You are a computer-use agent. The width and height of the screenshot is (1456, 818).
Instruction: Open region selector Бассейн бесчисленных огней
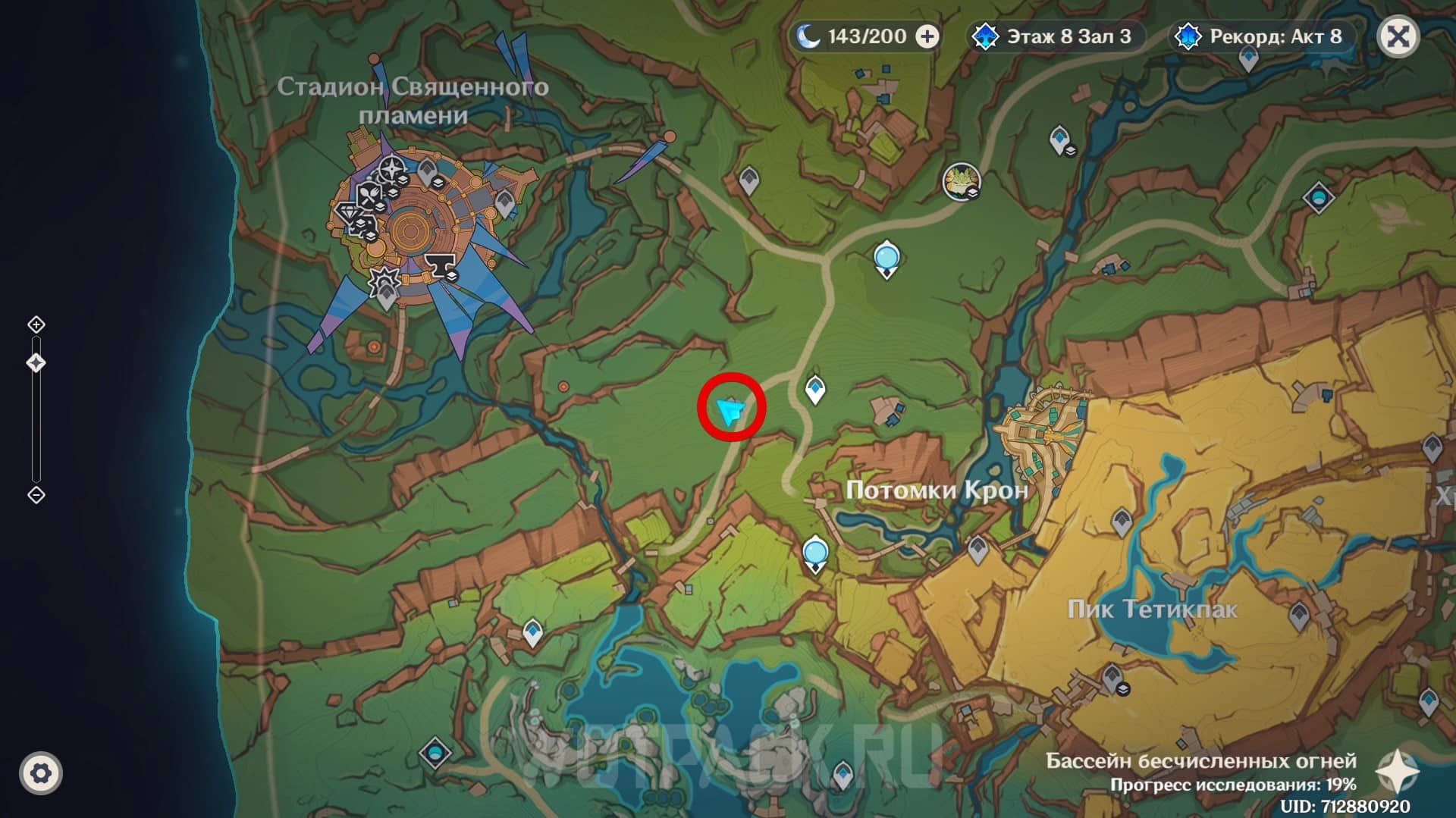[x=1397, y=772]
